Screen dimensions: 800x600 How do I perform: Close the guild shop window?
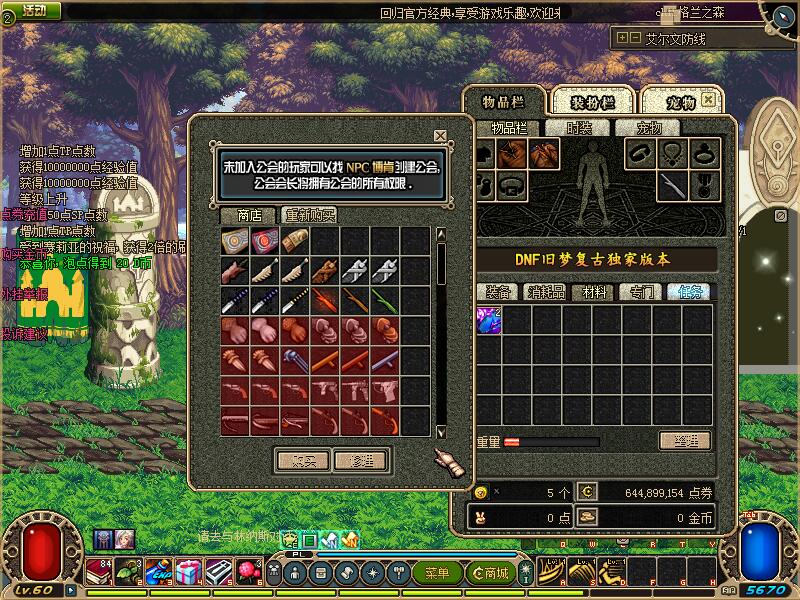[440, 136]
